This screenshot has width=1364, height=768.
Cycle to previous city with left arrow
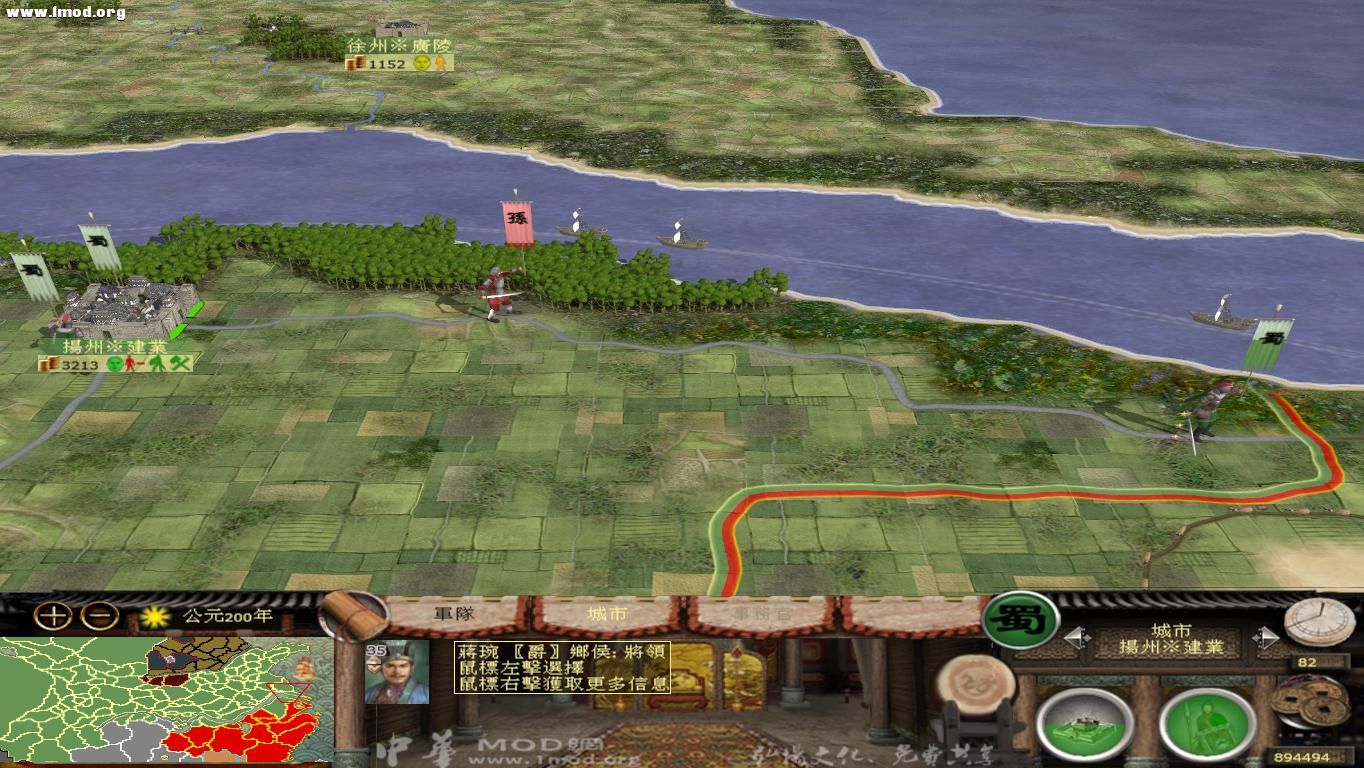(1078, 639)
